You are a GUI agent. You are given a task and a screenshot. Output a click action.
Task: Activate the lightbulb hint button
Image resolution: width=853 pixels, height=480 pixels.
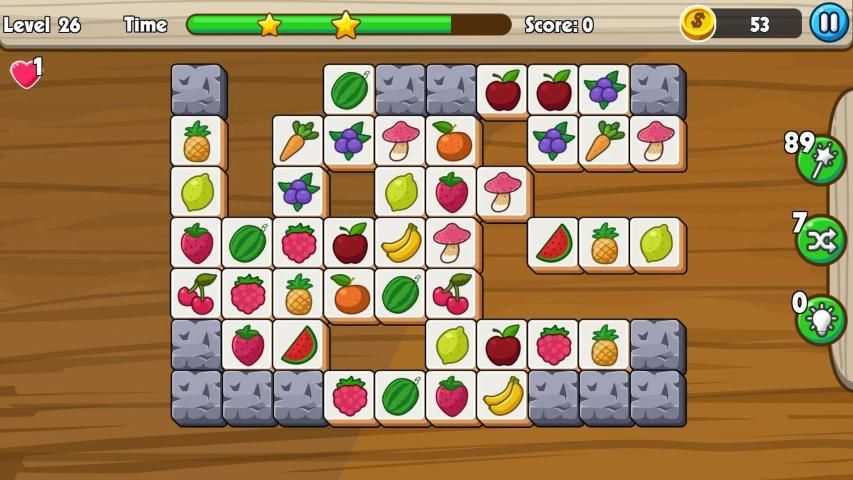(x=821, y=319)
